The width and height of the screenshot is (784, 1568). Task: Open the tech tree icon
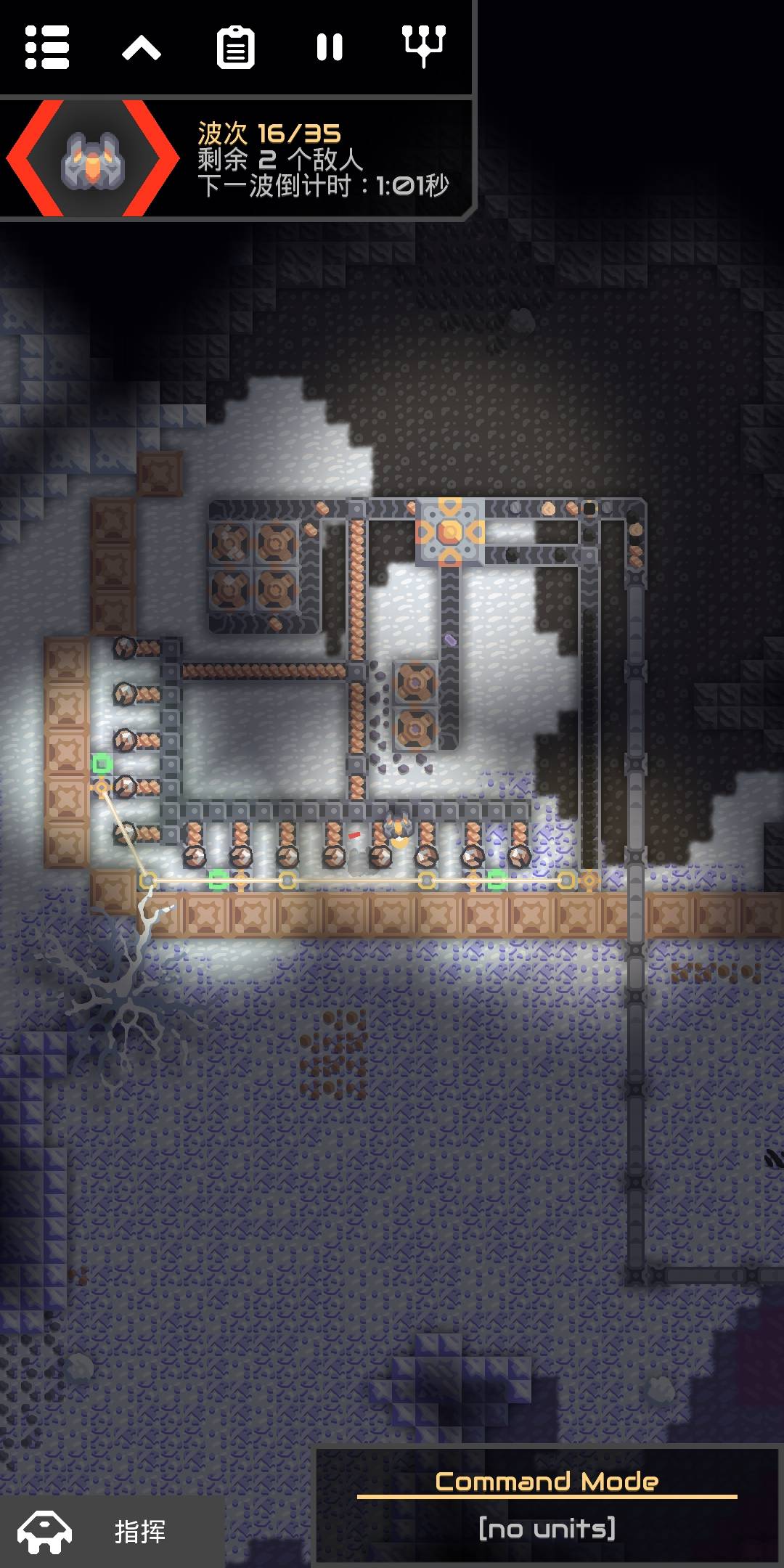coord(424,46)
